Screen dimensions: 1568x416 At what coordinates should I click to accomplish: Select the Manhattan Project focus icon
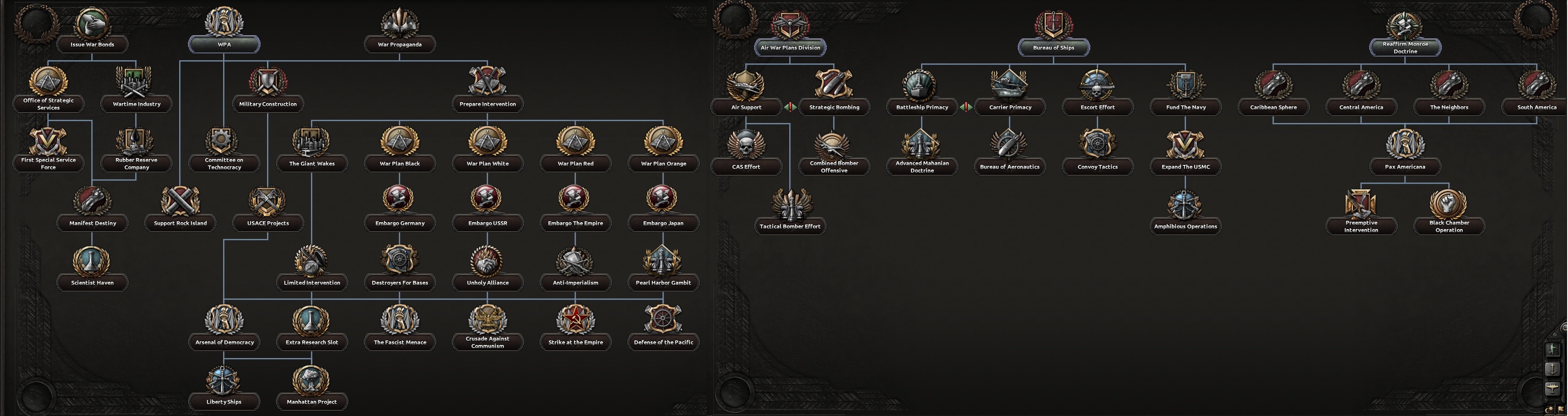(x=312, y=381)
